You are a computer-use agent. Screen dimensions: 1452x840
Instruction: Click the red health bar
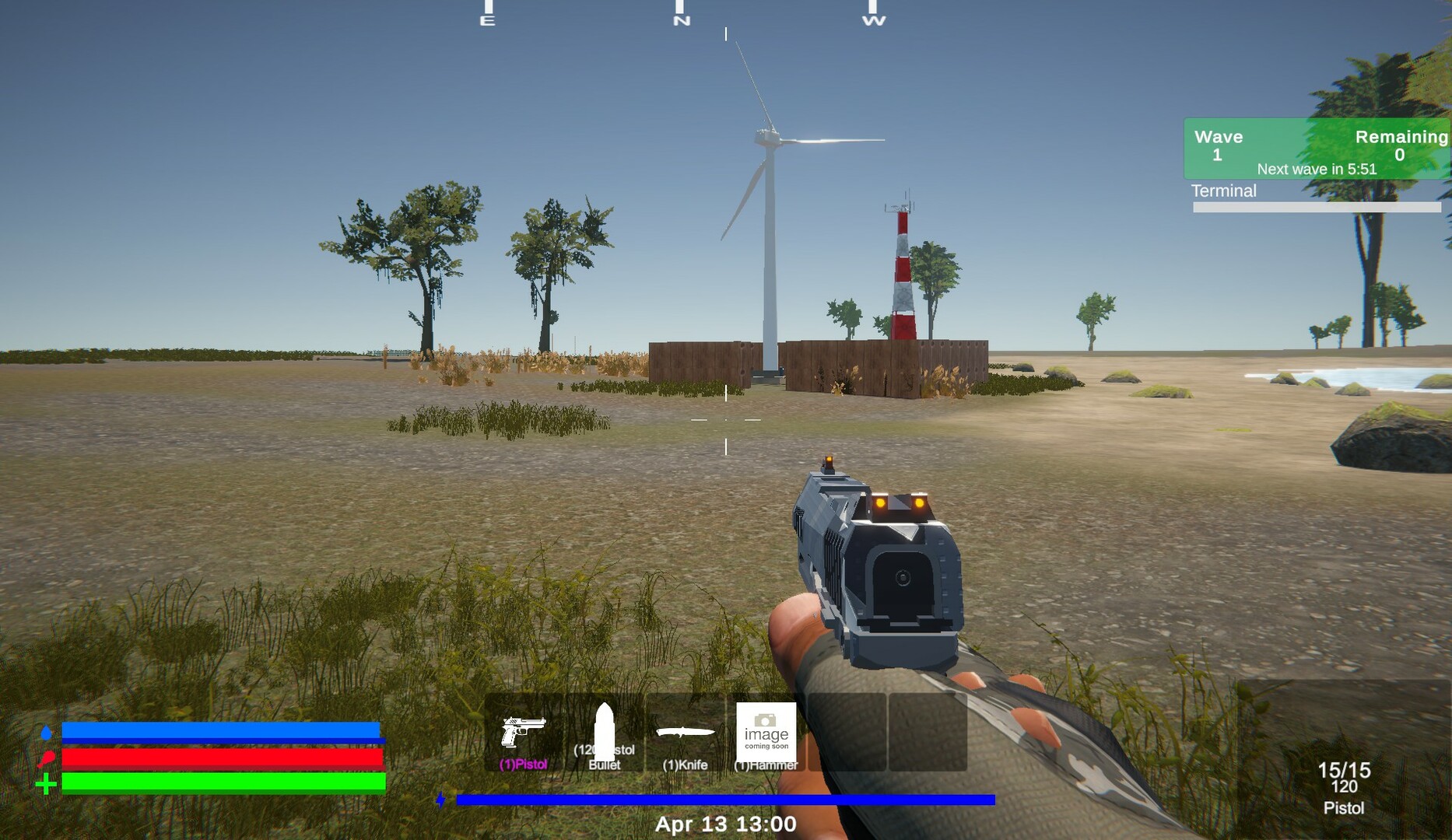[222, 758]
